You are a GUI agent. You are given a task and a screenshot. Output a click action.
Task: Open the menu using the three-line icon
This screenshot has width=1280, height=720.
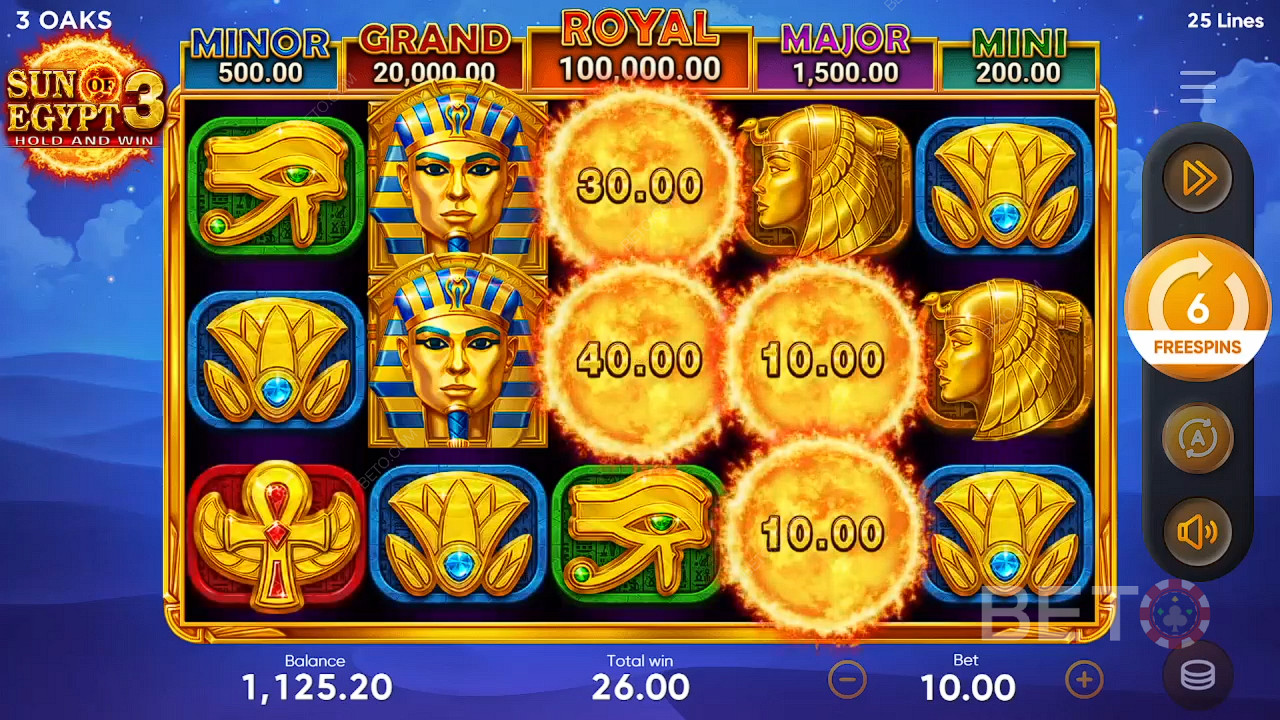pyautogui.click(x=1197, y=87)
